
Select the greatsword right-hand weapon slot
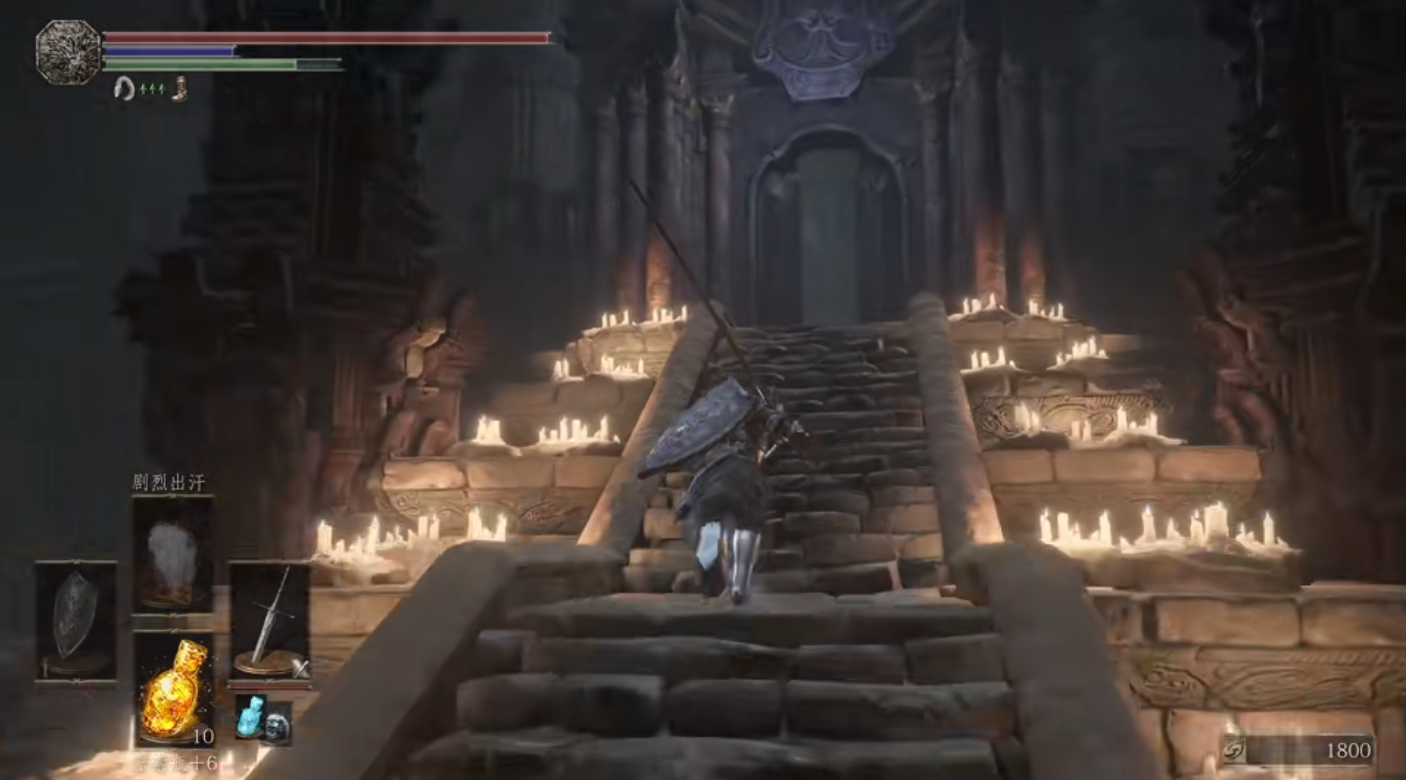(268, 621)
